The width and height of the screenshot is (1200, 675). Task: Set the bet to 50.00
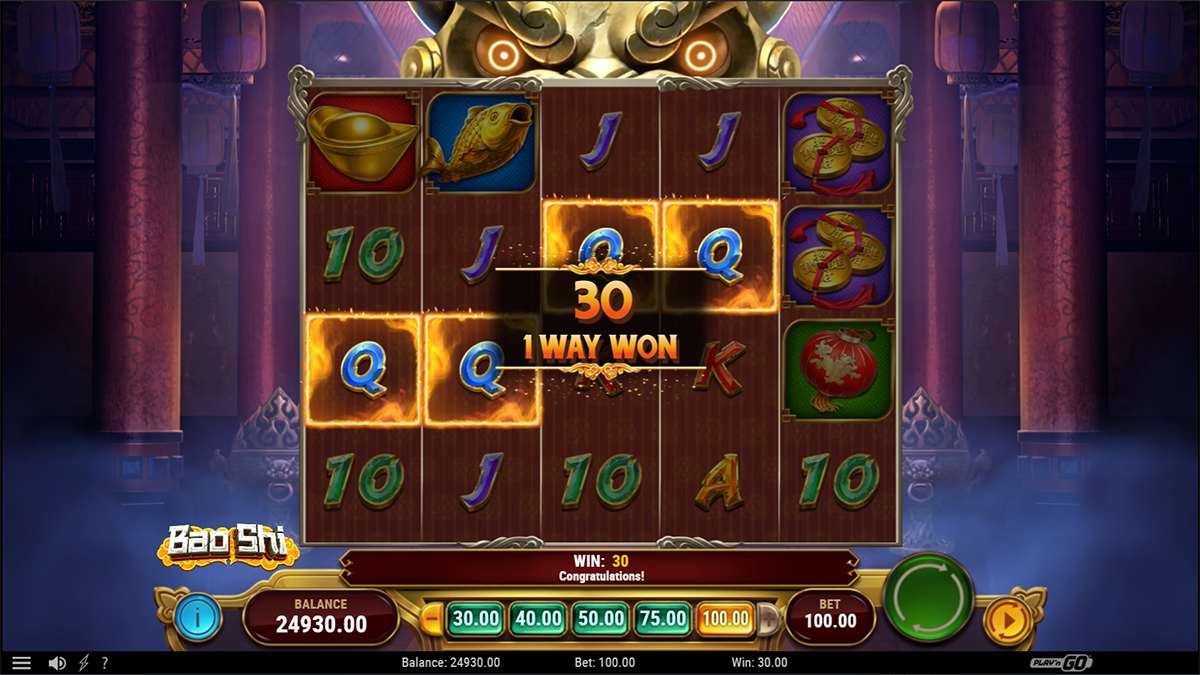(601, 619)
